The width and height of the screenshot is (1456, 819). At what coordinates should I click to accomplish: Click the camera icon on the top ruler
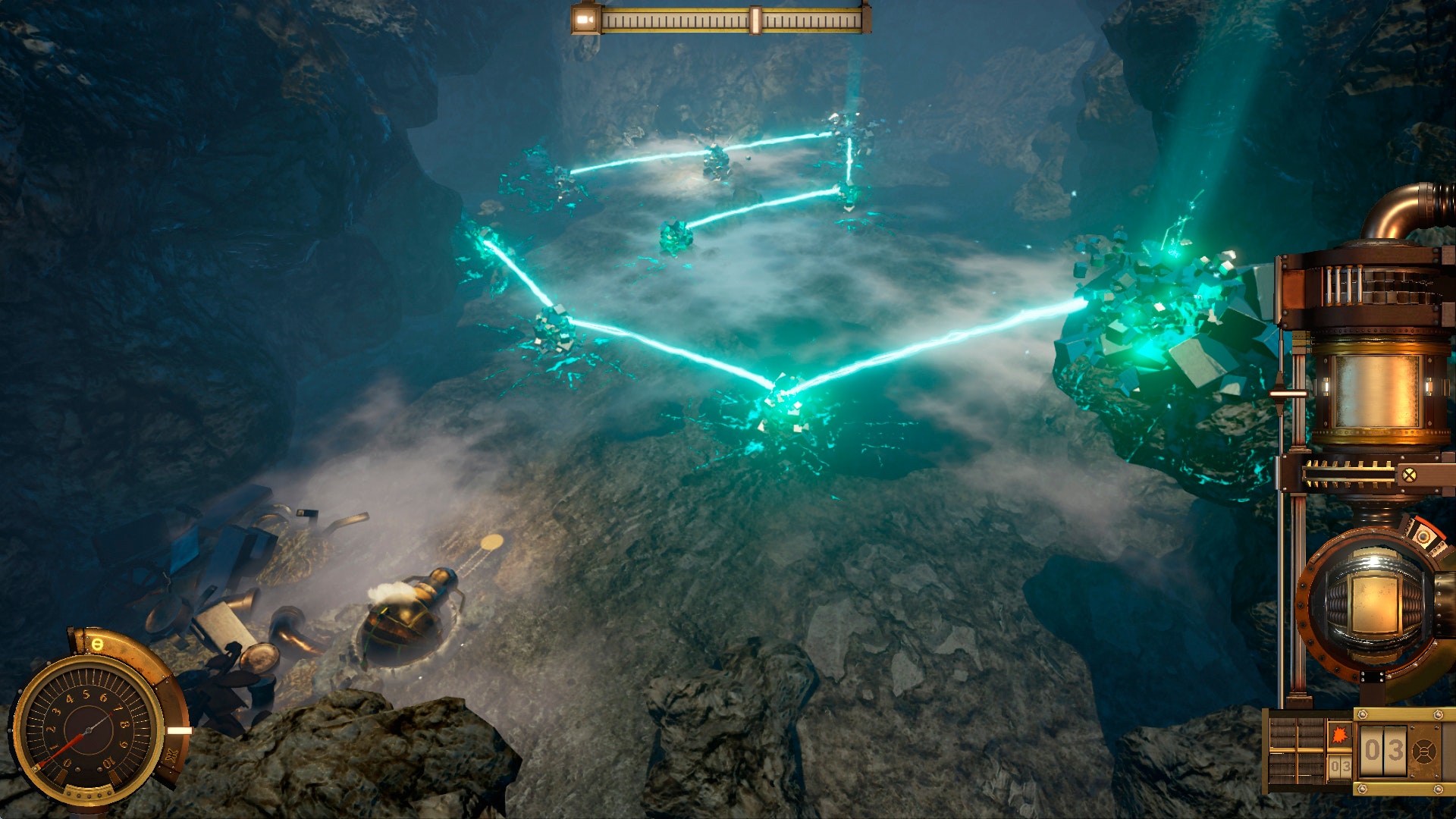(585, 19)
